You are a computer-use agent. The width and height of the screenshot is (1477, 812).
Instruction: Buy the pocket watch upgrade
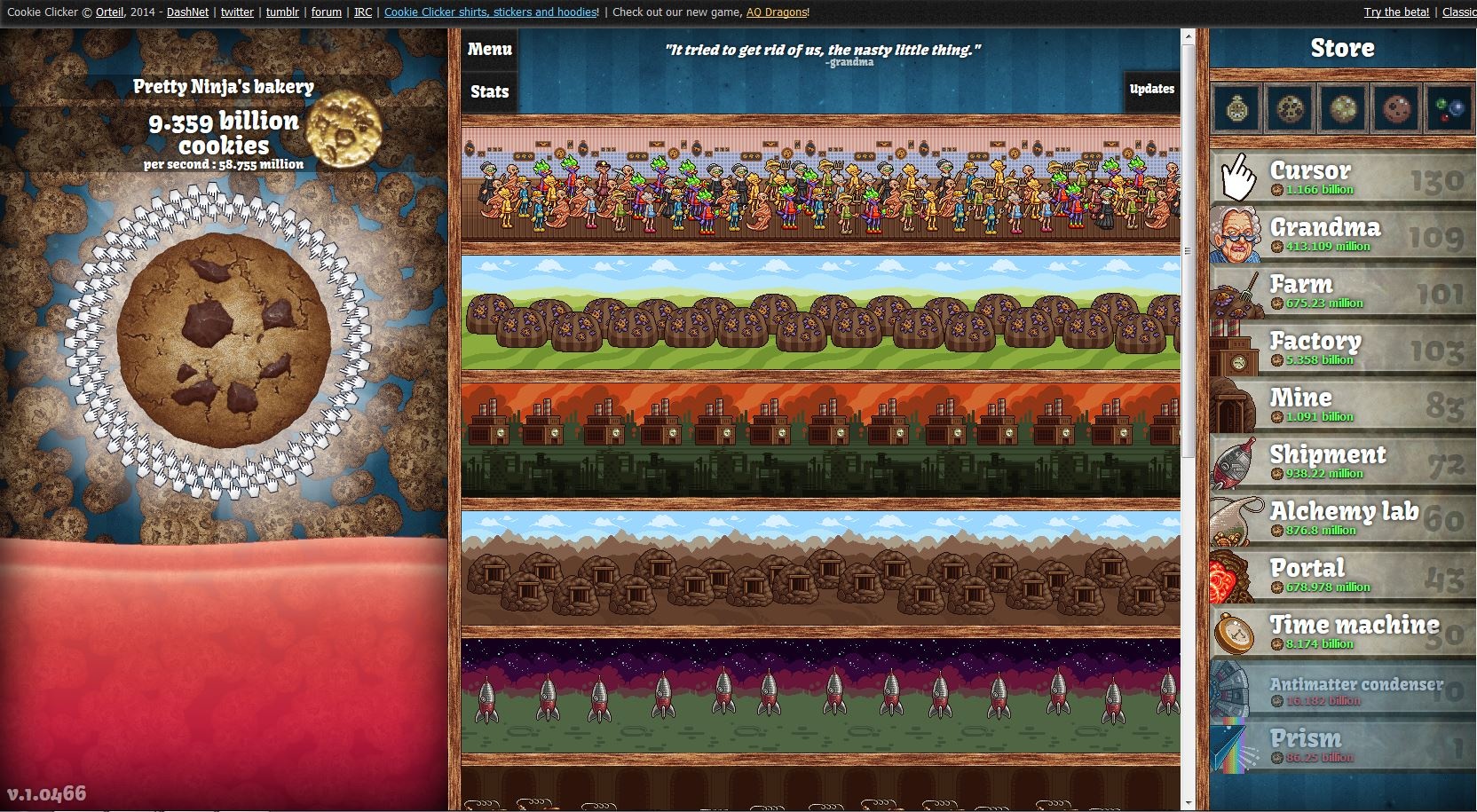[1235, 110]
